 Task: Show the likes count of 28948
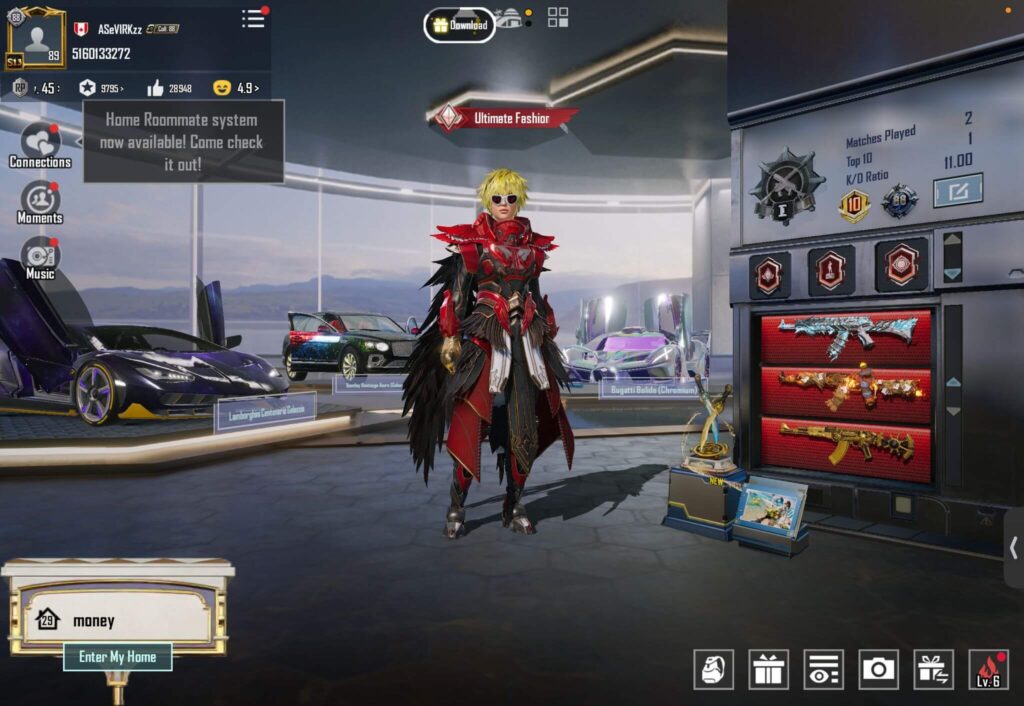click(169, 88)
